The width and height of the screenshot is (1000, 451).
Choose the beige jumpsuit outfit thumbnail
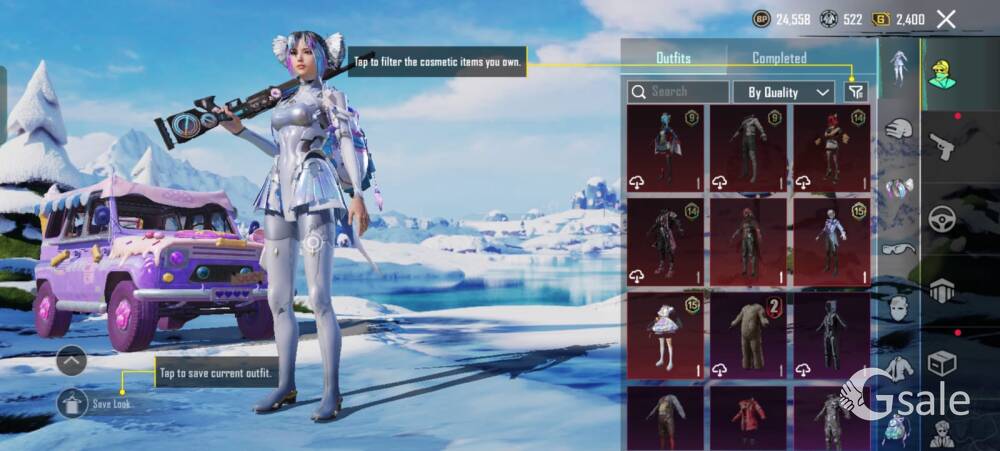click(748, 336)
